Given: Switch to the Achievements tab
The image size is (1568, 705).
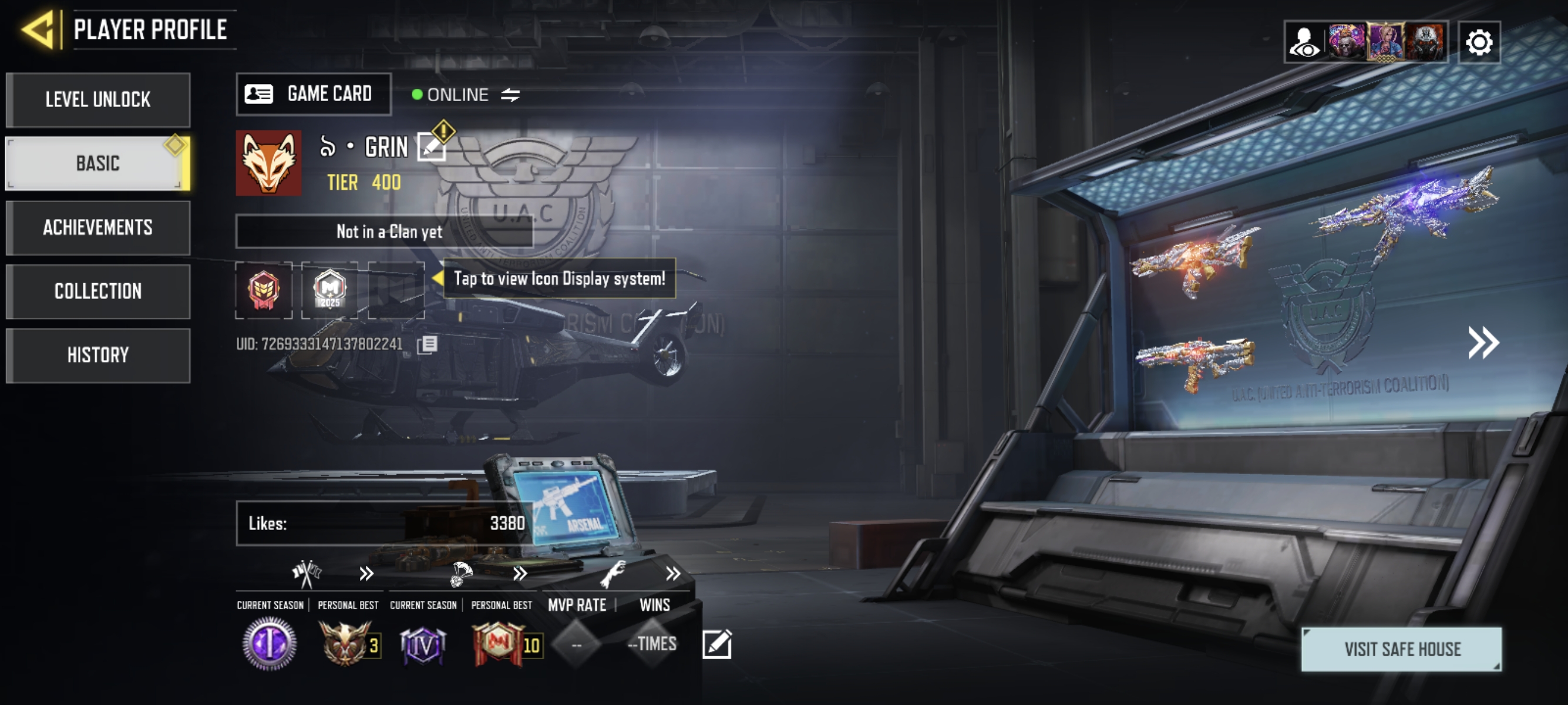Looking at the screenshot, I should coord(98,228).
